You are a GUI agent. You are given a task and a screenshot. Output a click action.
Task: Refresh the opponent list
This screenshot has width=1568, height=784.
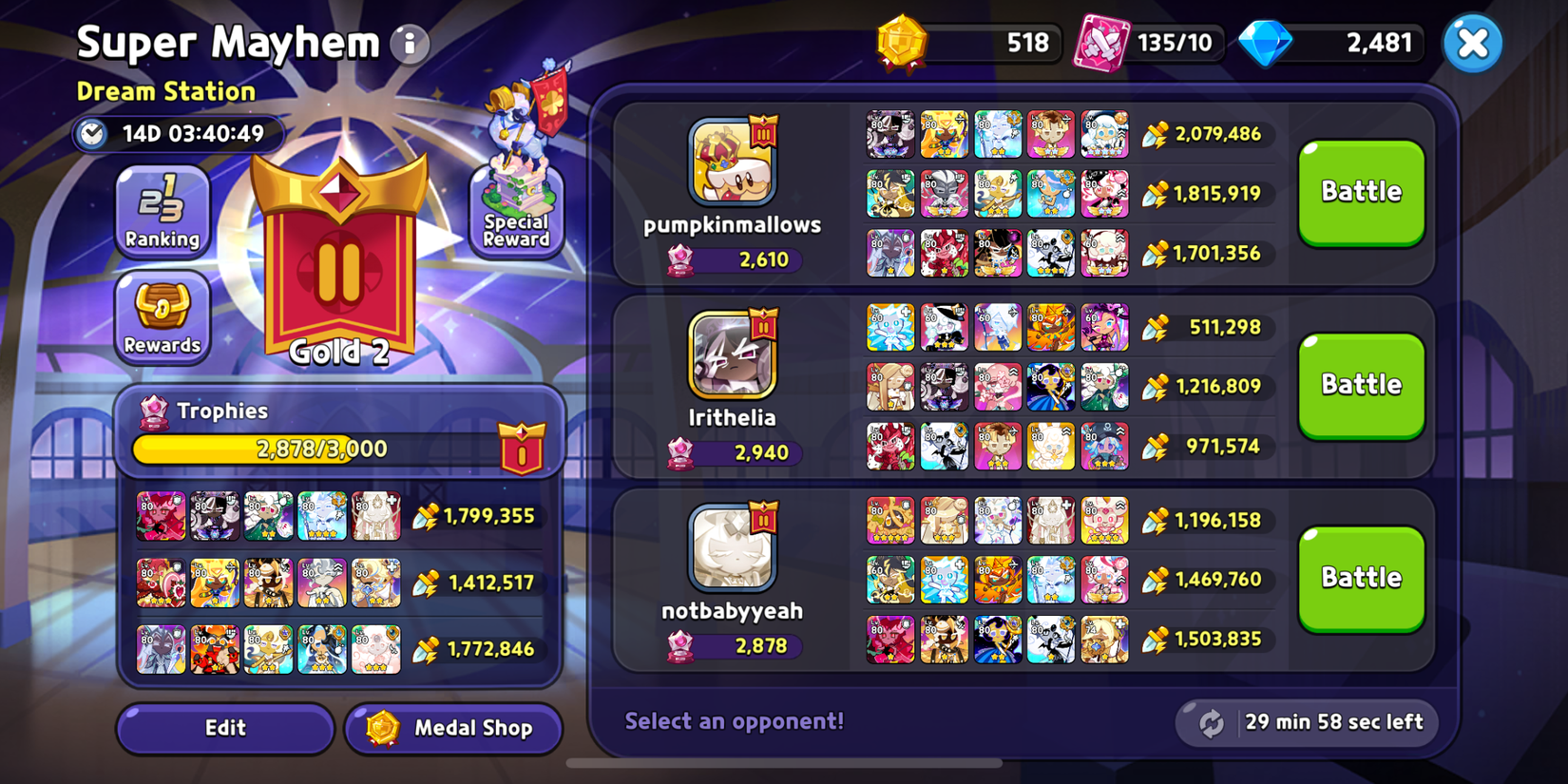tap(1212, 722)
